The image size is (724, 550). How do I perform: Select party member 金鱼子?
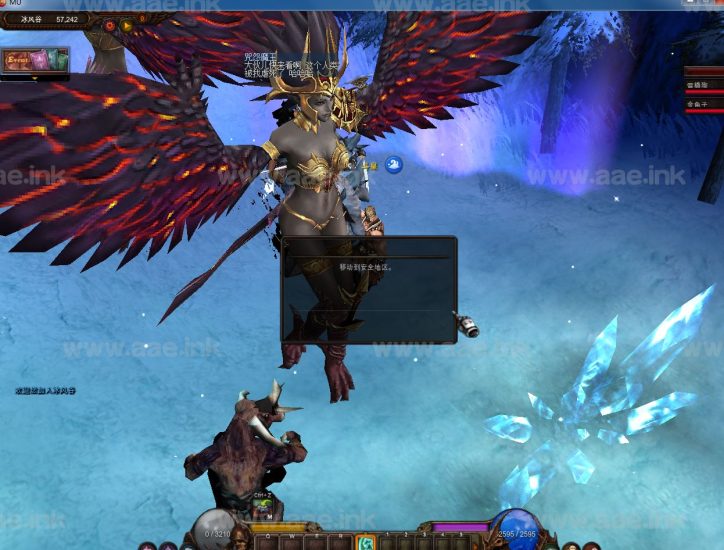(x=700, y=104)
